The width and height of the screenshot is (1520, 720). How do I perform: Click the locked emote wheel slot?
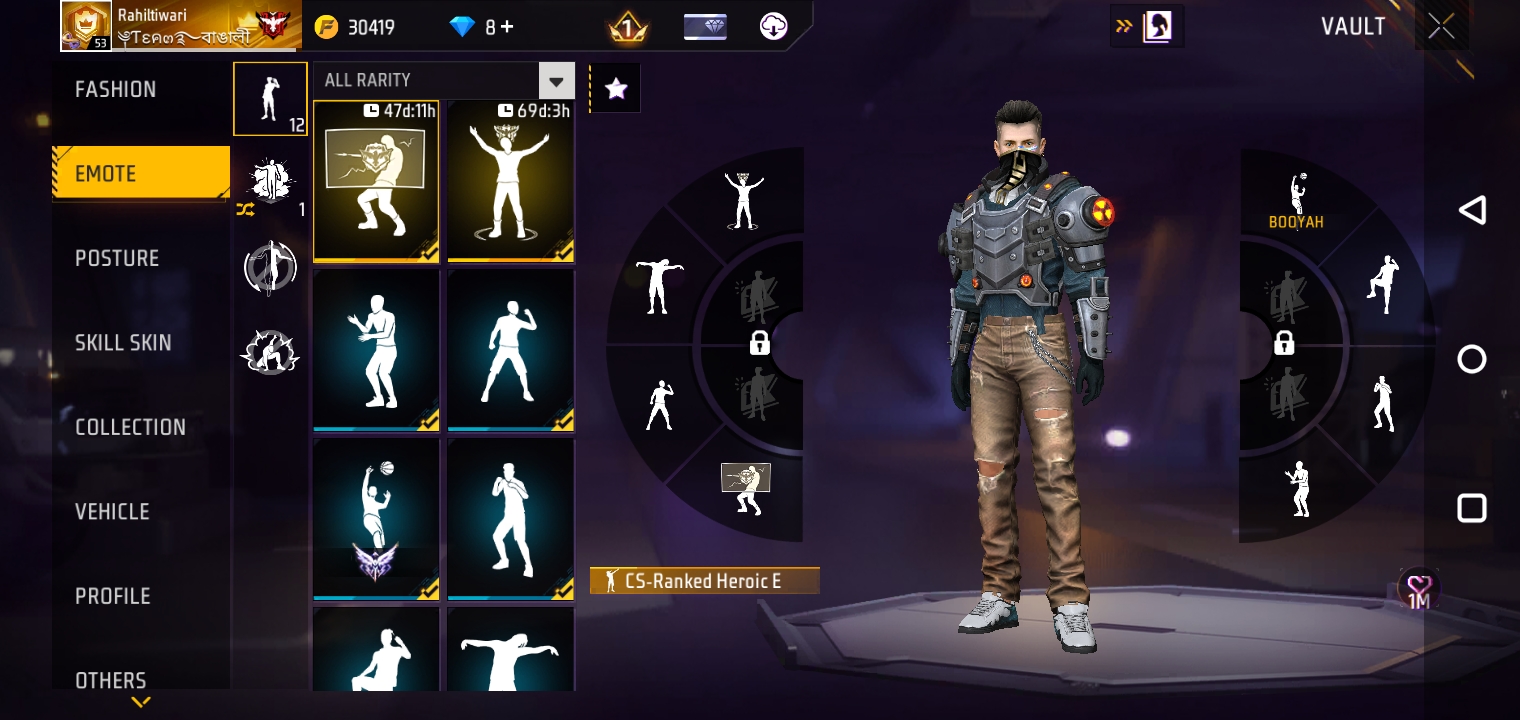click(759, 343)
